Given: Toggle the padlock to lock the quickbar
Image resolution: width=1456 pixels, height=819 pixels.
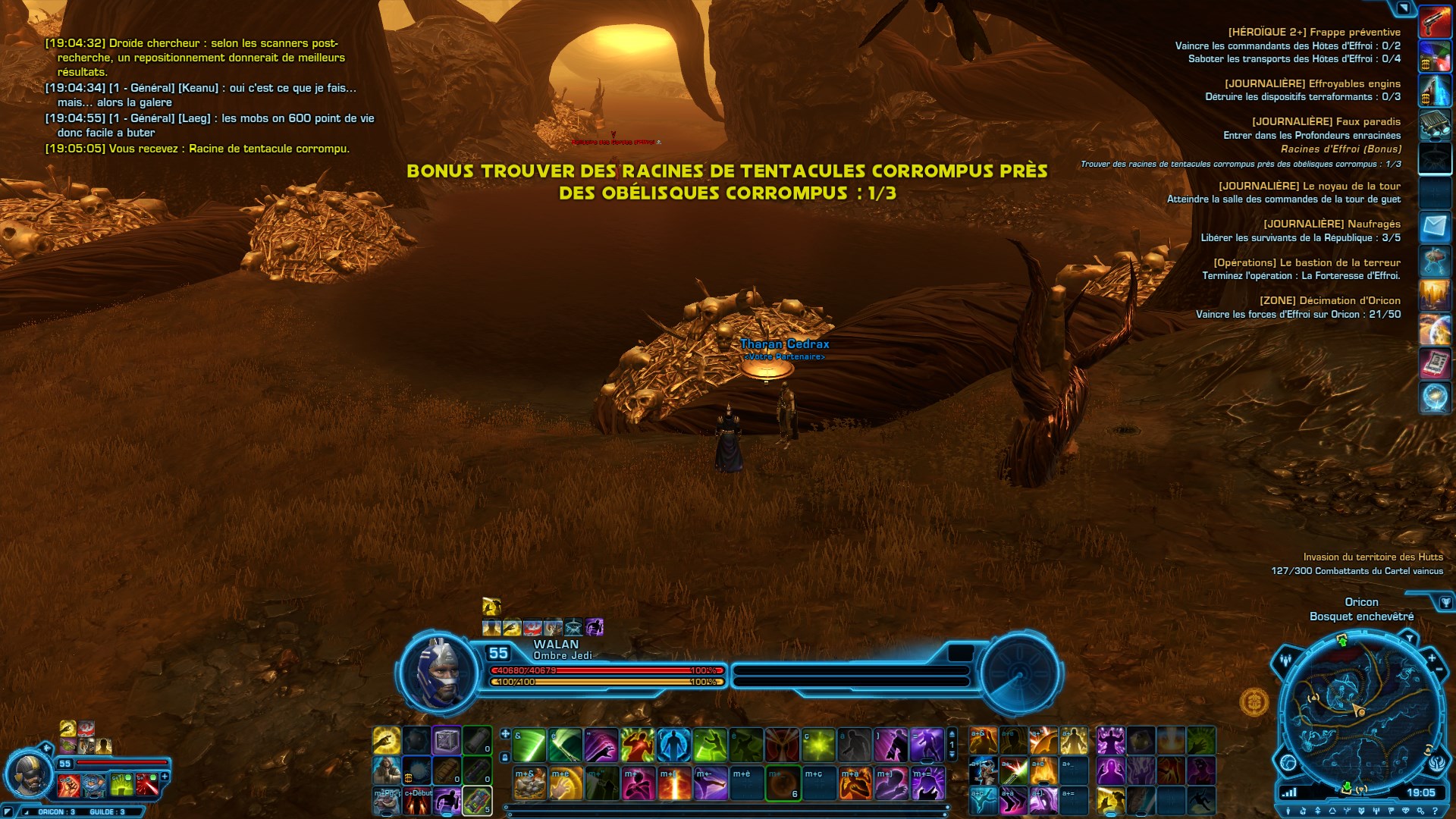Looking at the screenshot, I should click(505, 758).
